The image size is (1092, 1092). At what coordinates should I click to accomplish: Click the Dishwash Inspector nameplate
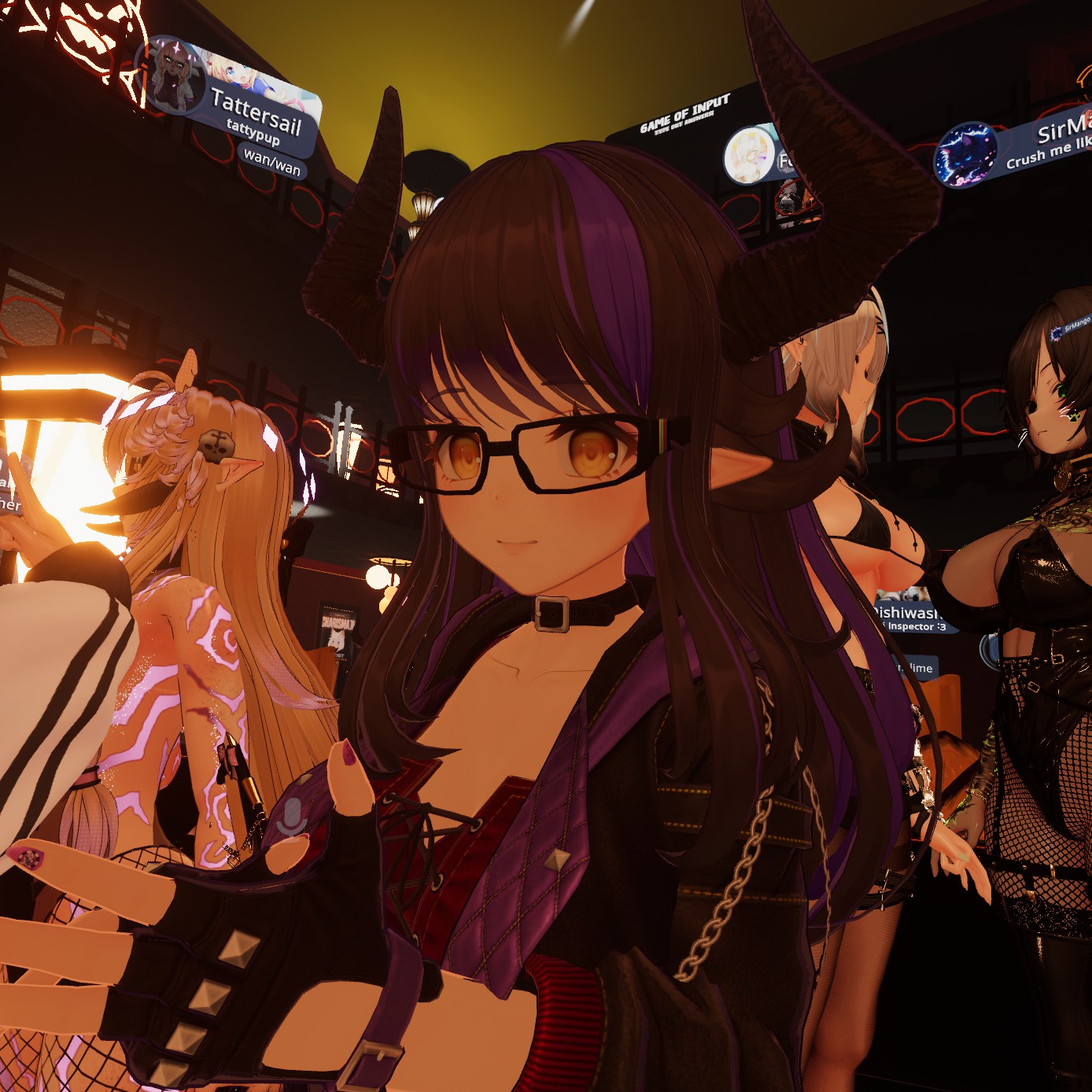pyautogui.click(x=911, y=617)
